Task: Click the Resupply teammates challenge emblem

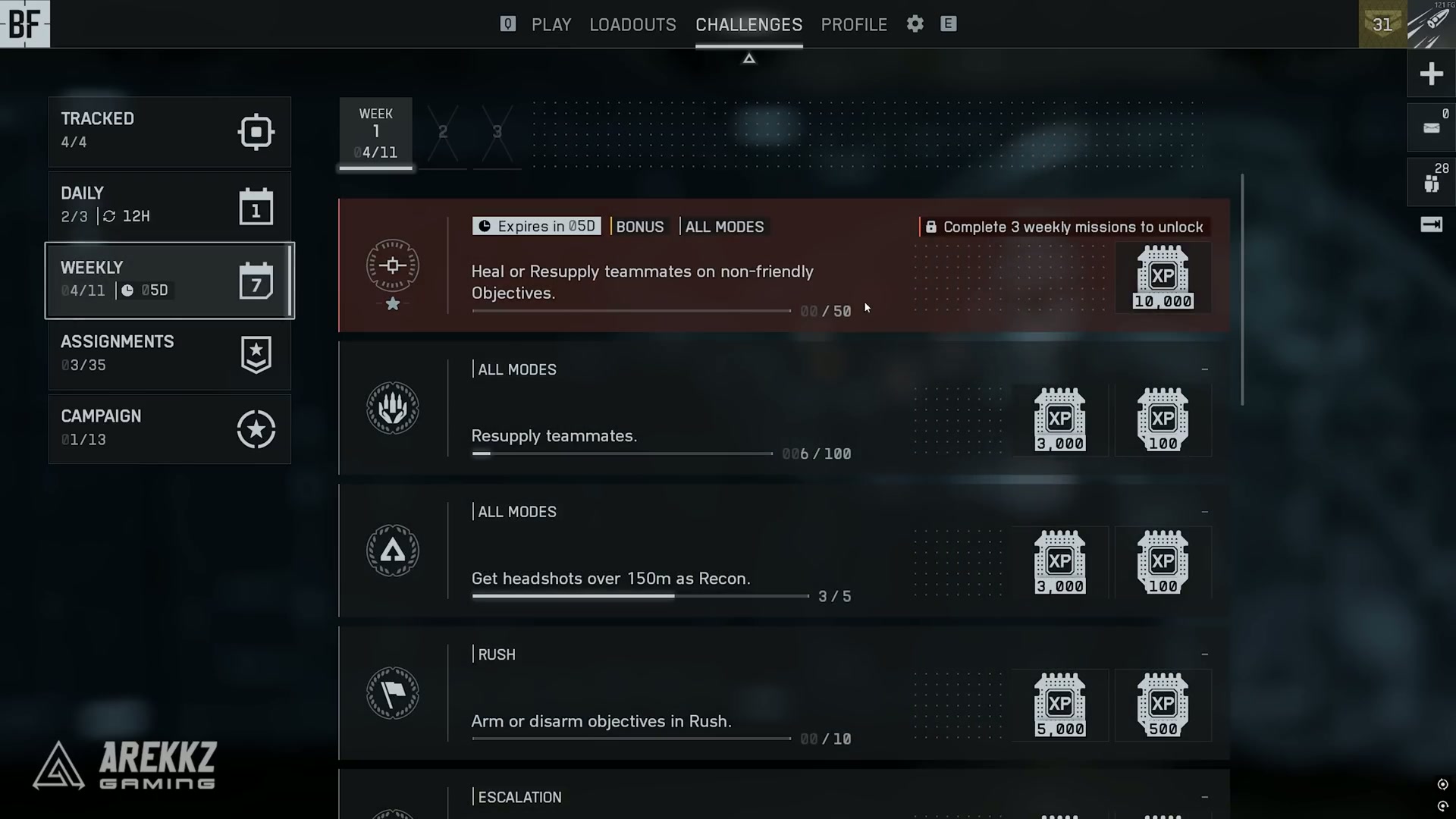Action: [393, 409]
